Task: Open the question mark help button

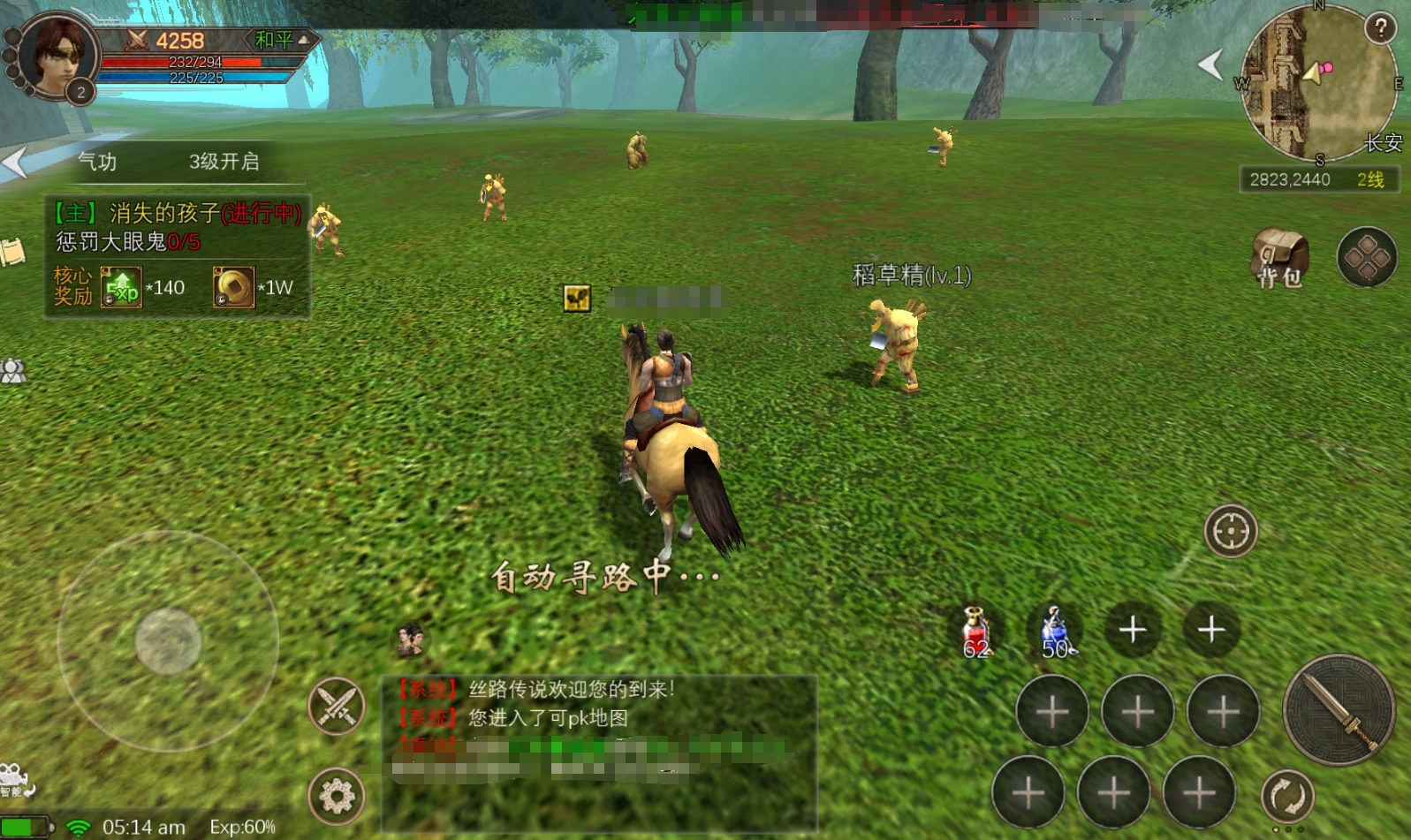Action: (x=1379, y=28)
